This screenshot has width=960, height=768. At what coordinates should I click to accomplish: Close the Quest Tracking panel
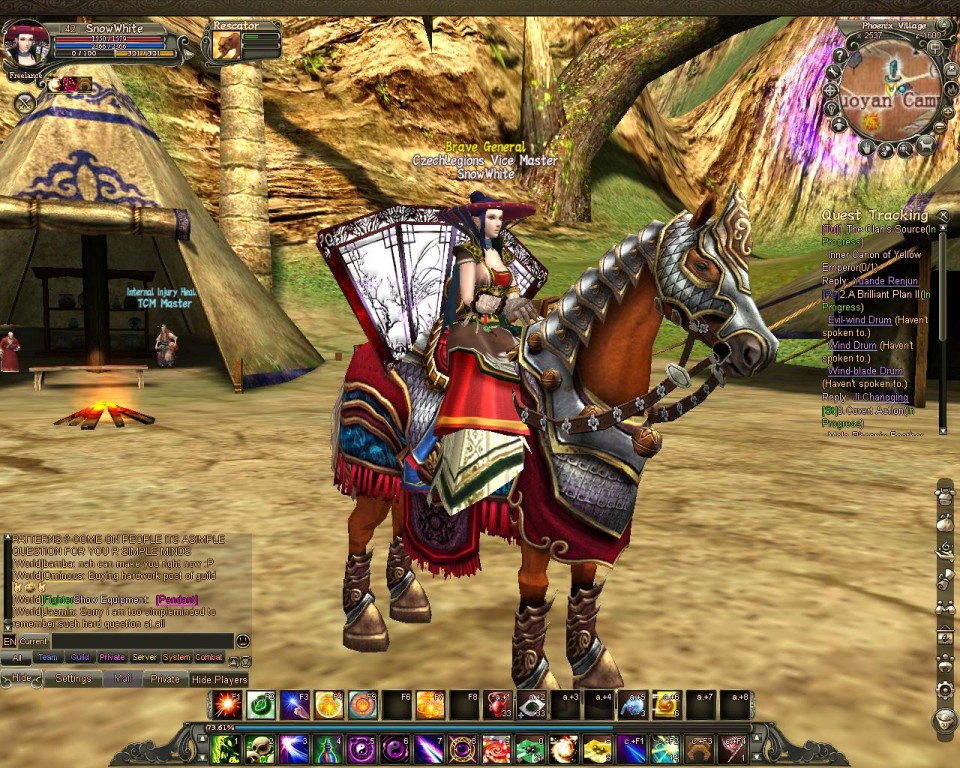click(x=942, y=214)
